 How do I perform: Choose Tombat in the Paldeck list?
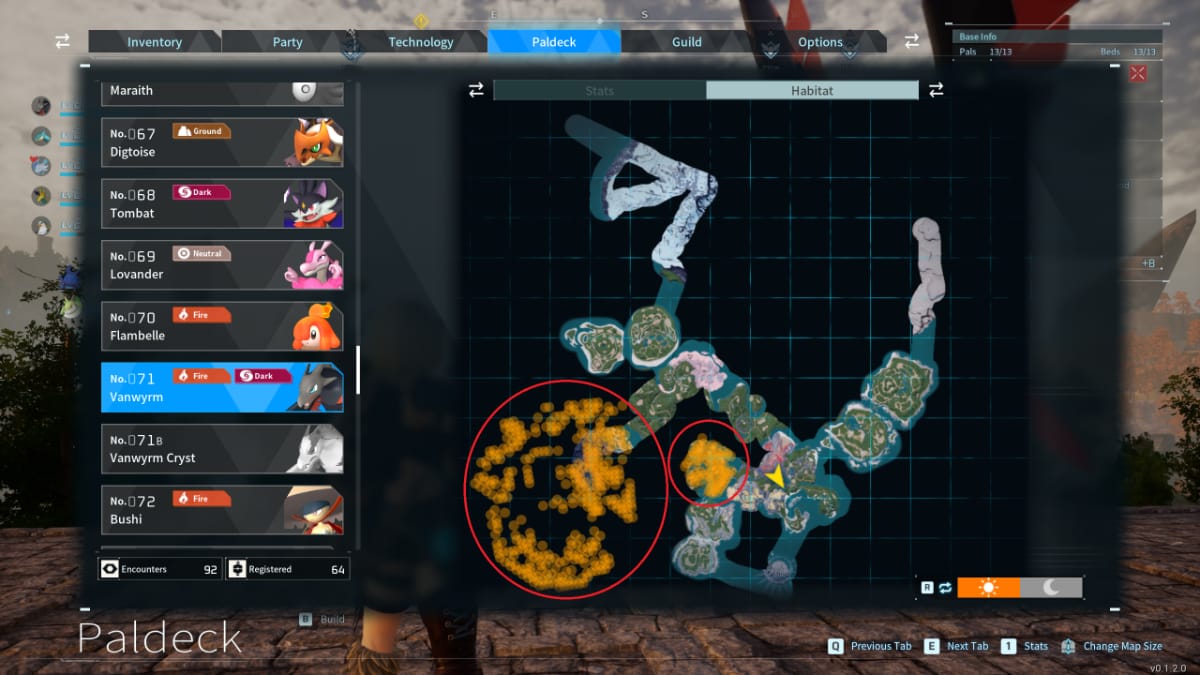222,204
